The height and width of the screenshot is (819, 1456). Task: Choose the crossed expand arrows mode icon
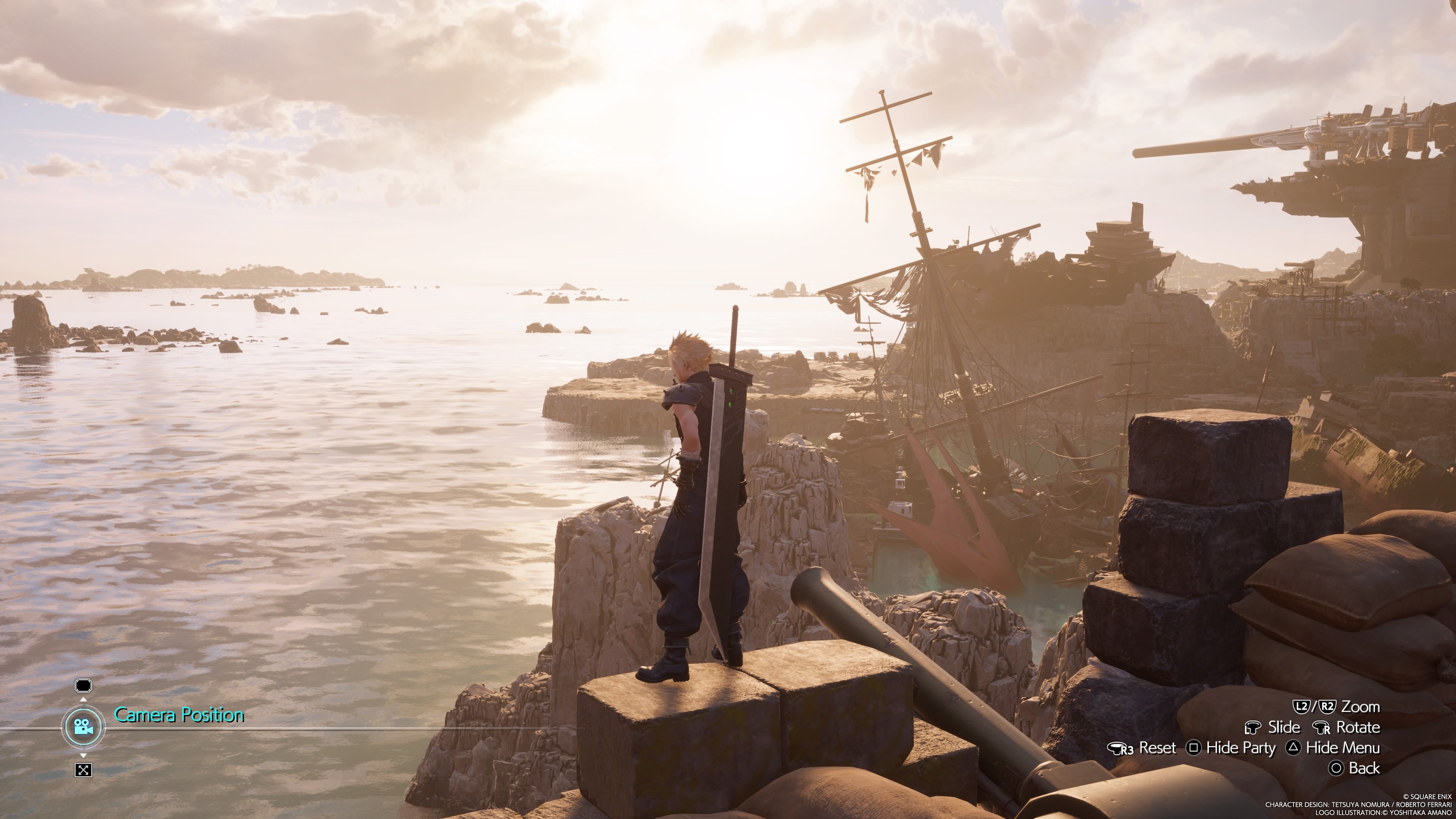(x=83, y=770)
